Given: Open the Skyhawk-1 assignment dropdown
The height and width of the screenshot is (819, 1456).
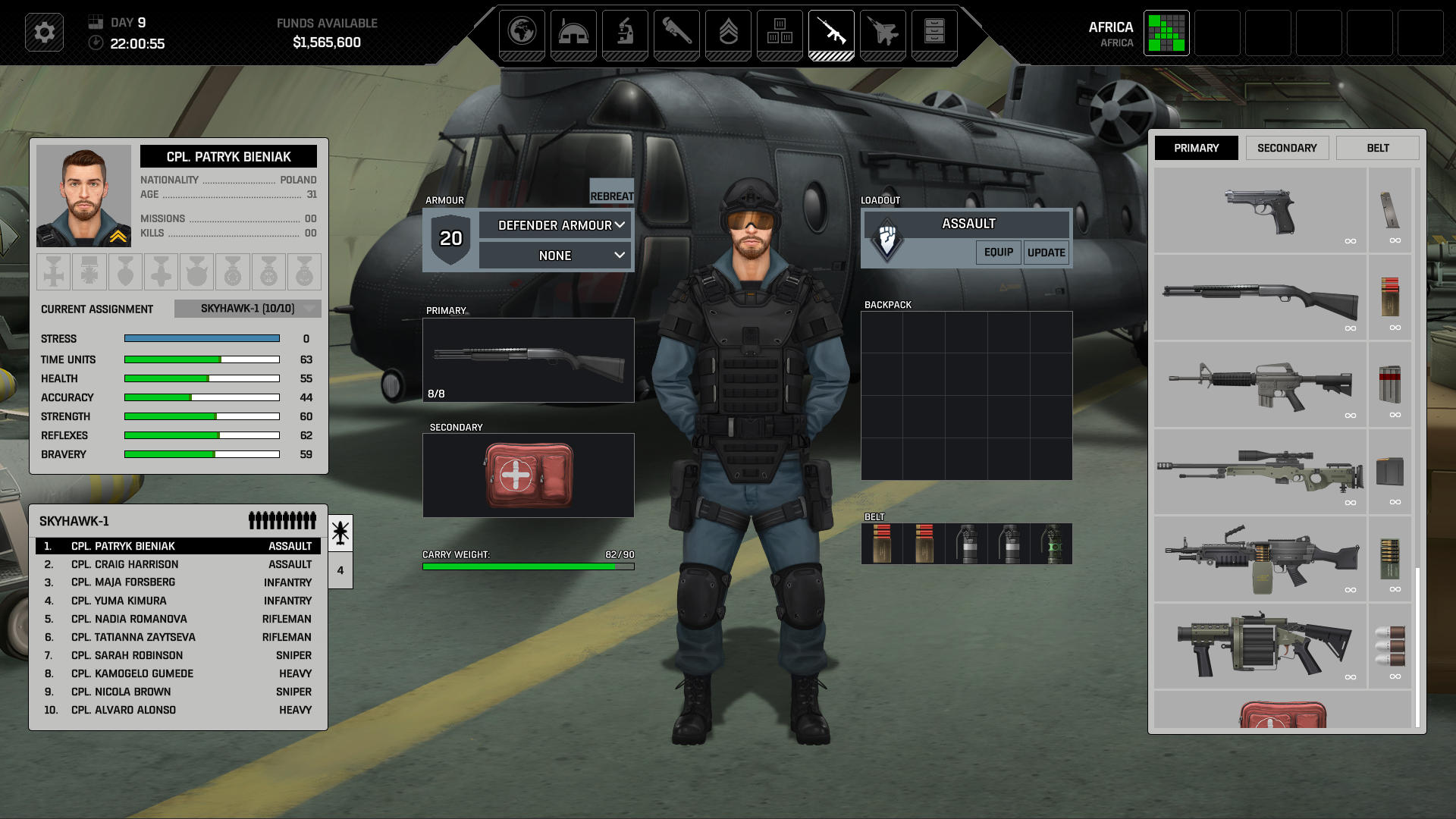Looking at the screenshot, I should [247, 309].
